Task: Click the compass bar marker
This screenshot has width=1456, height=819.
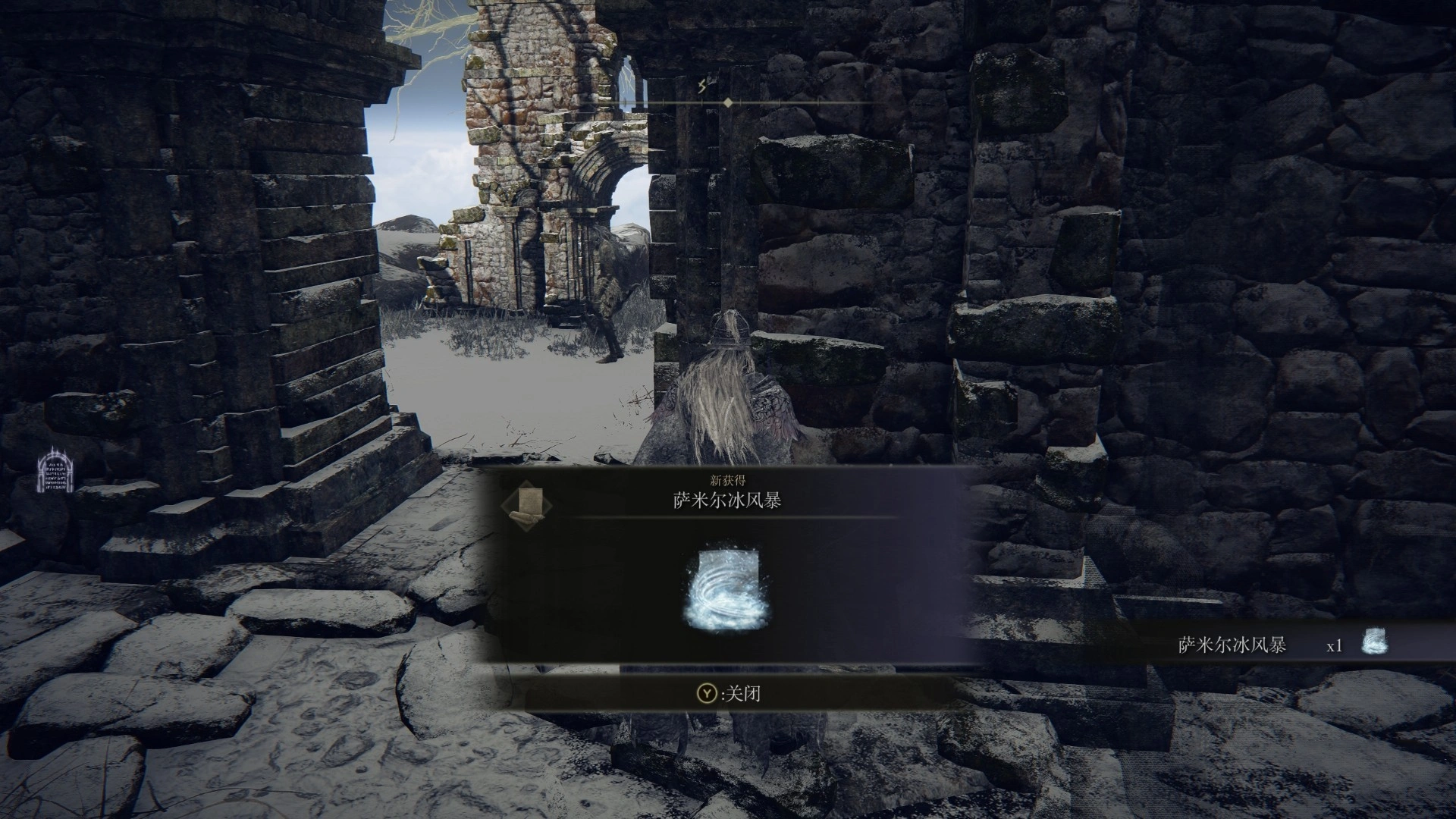Action: click(x=727, y=102)
